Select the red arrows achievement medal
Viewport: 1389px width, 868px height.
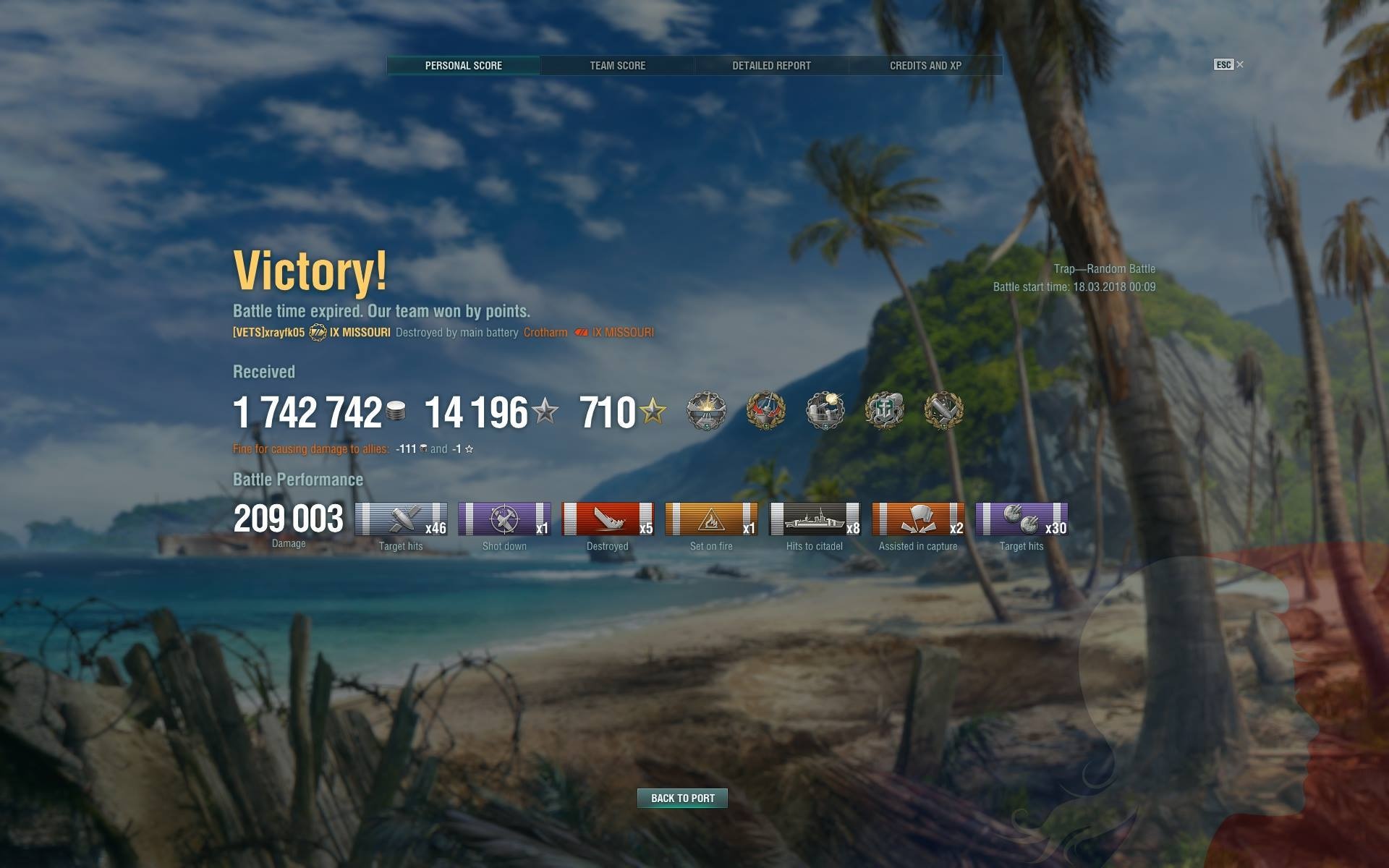click(765, 411)
